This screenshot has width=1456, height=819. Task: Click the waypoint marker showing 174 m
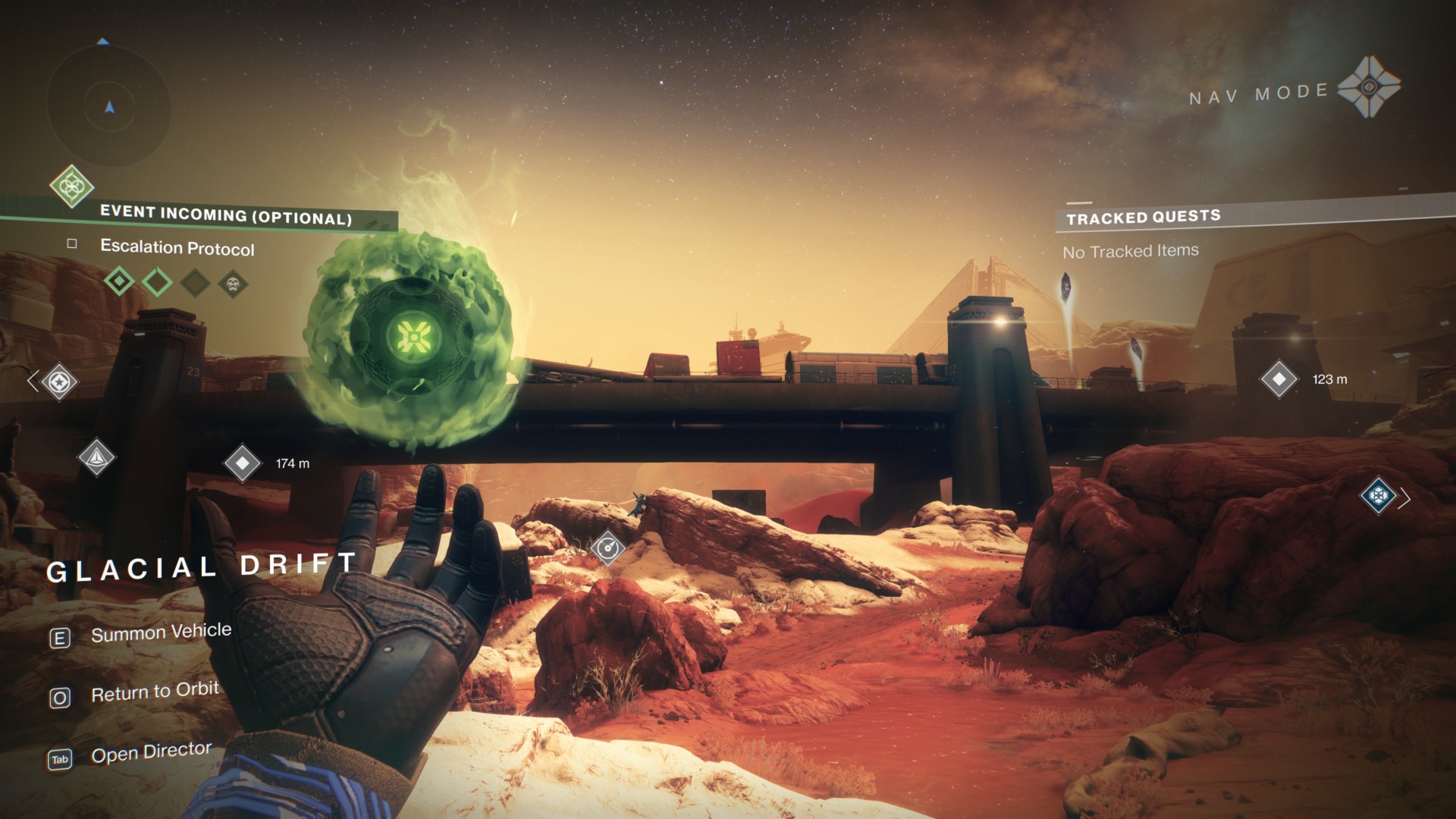tap(243, 463)
